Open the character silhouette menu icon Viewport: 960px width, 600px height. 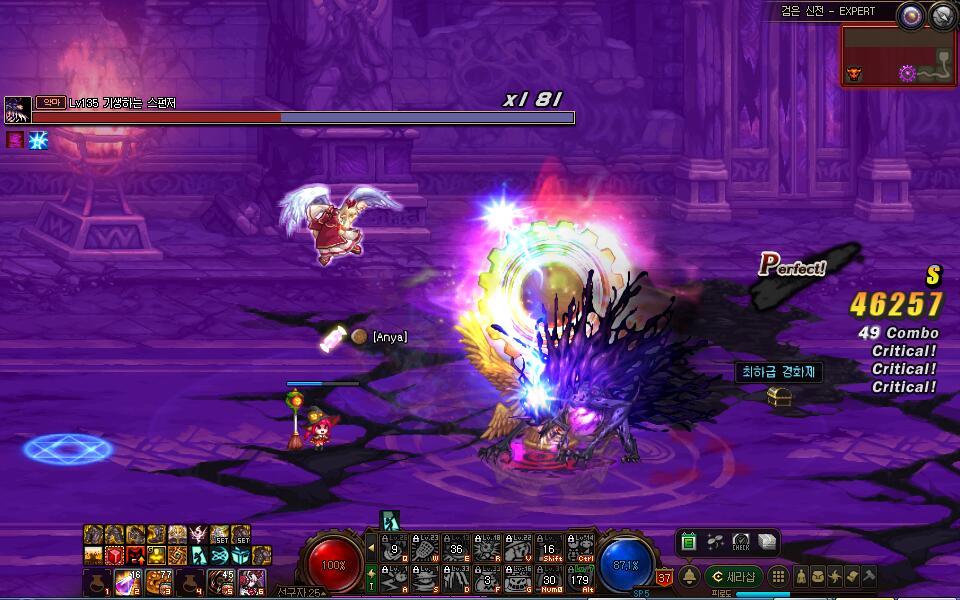[x=801, y=577]
